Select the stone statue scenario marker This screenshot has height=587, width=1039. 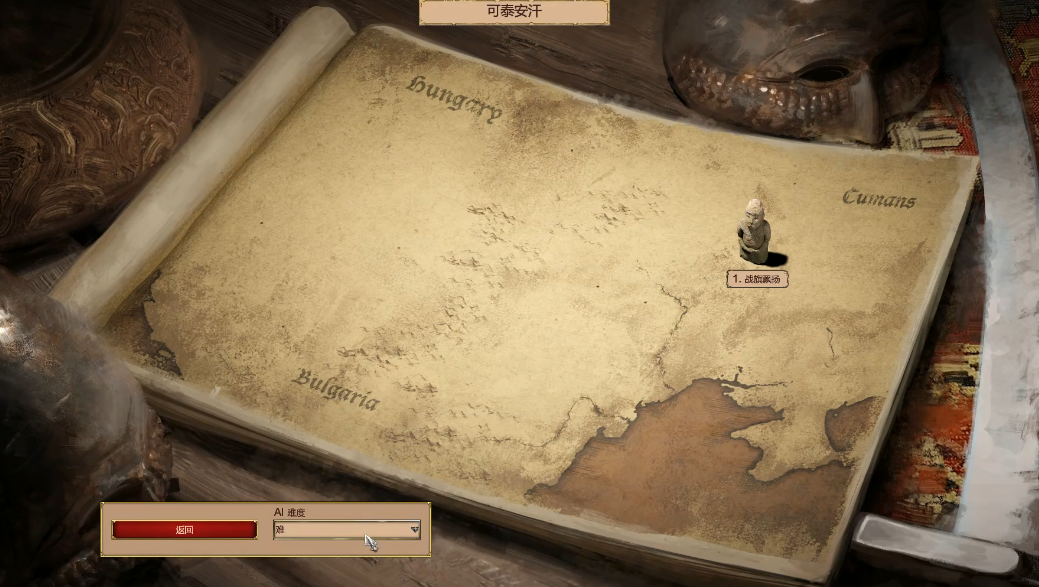[755, 230]
